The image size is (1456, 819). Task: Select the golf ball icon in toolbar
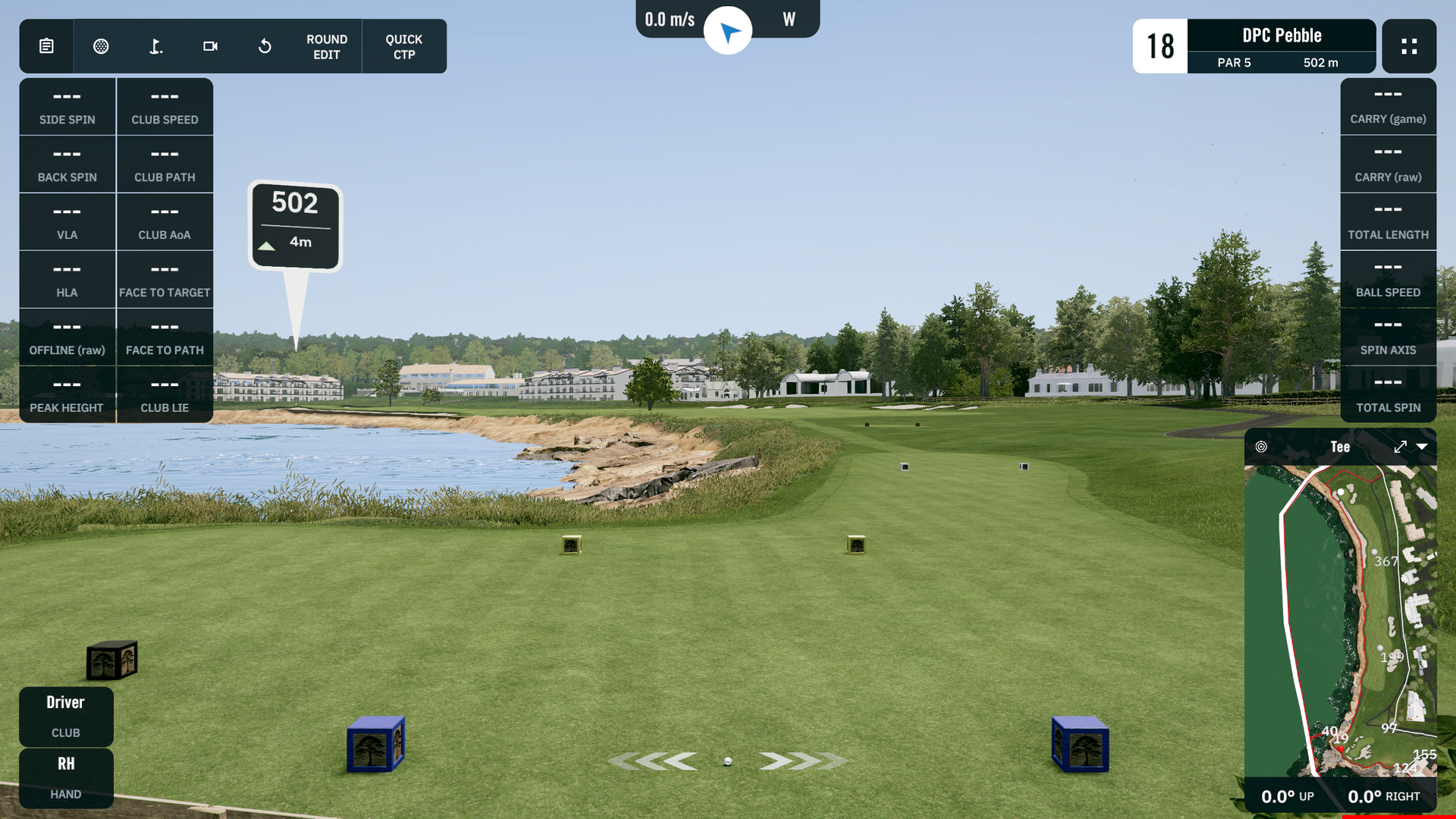101,46
